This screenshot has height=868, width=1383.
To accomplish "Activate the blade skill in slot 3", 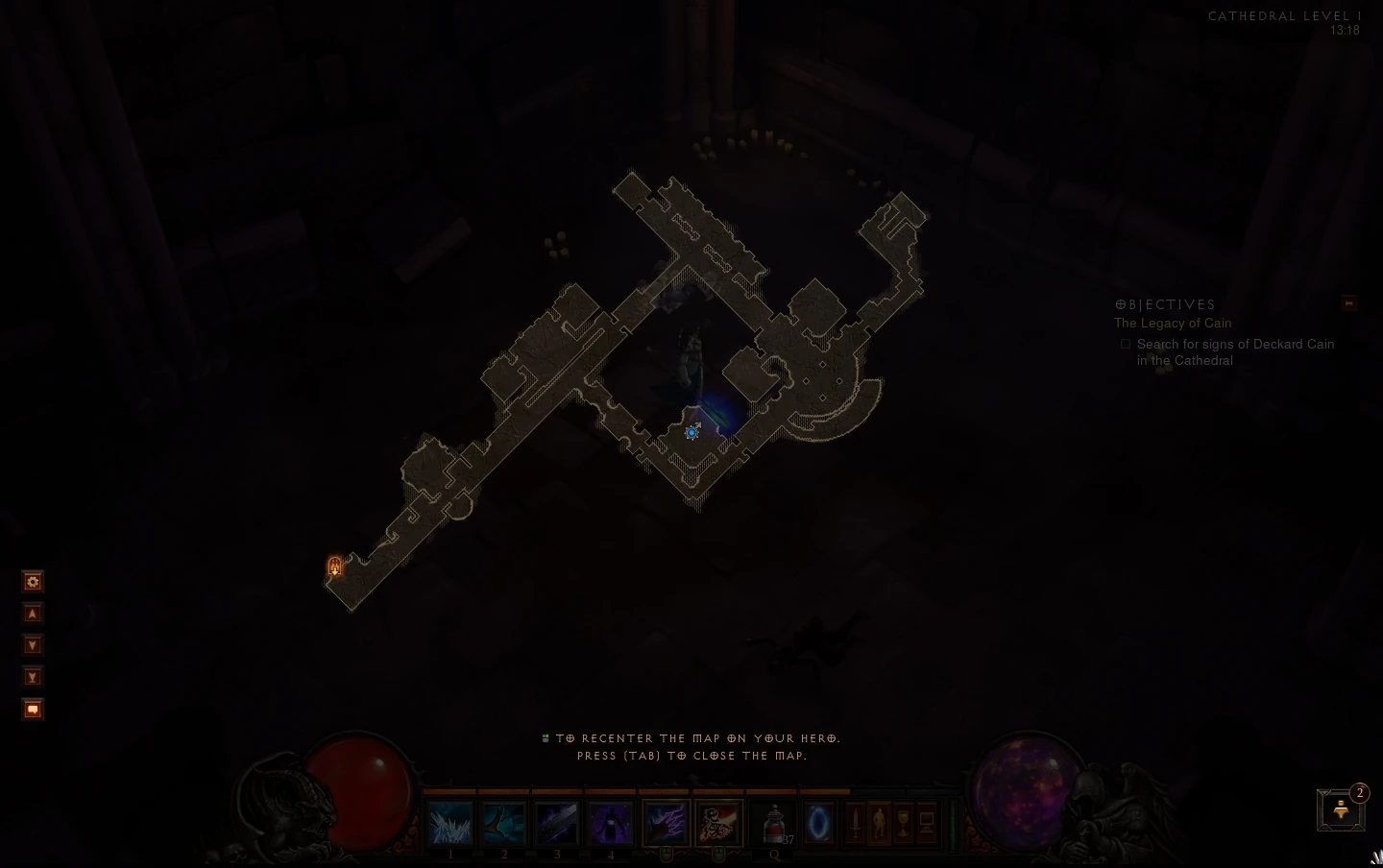I will pos(556,824).
